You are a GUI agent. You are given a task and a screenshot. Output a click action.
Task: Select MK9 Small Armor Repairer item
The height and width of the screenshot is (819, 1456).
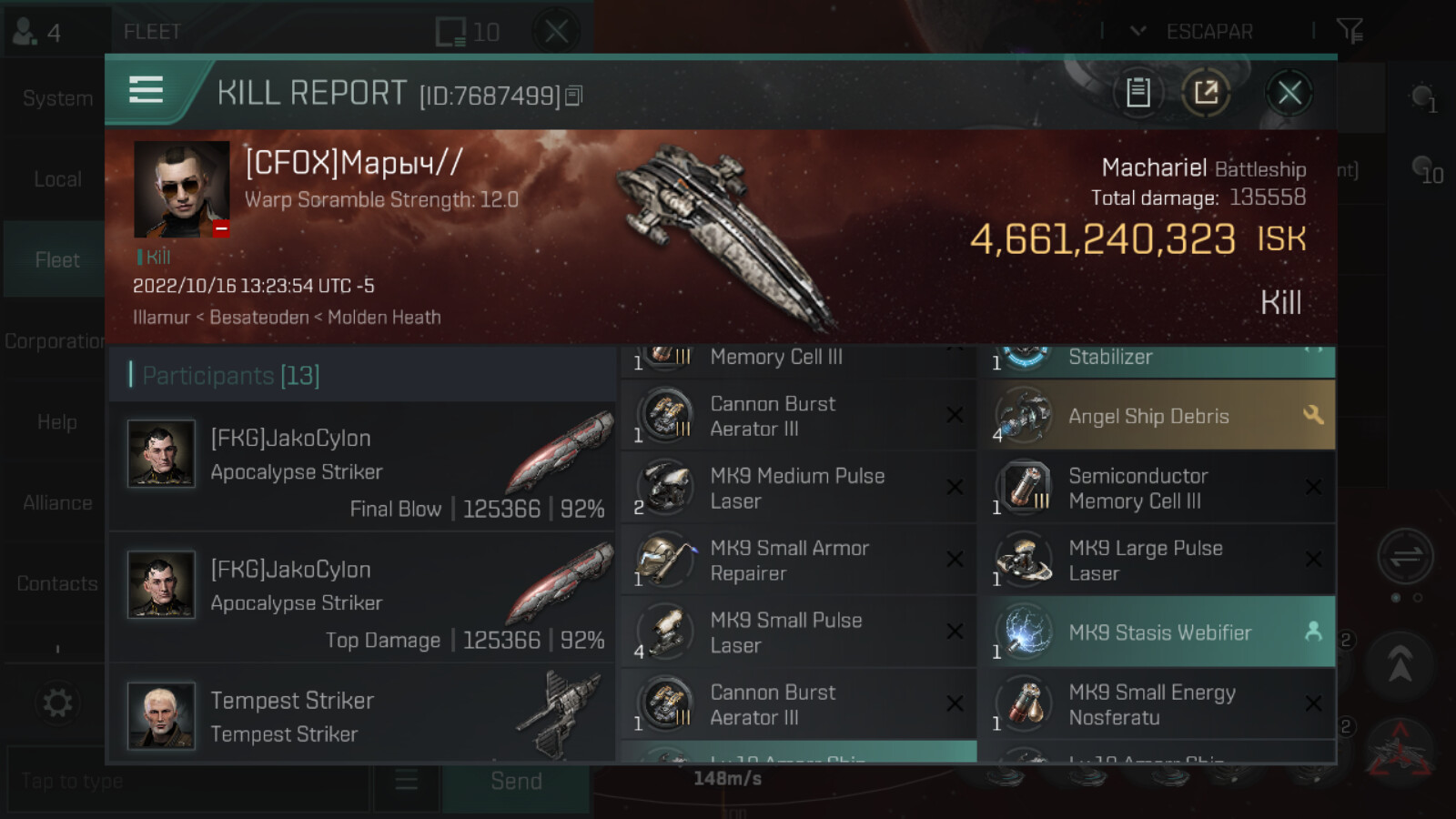797,561
